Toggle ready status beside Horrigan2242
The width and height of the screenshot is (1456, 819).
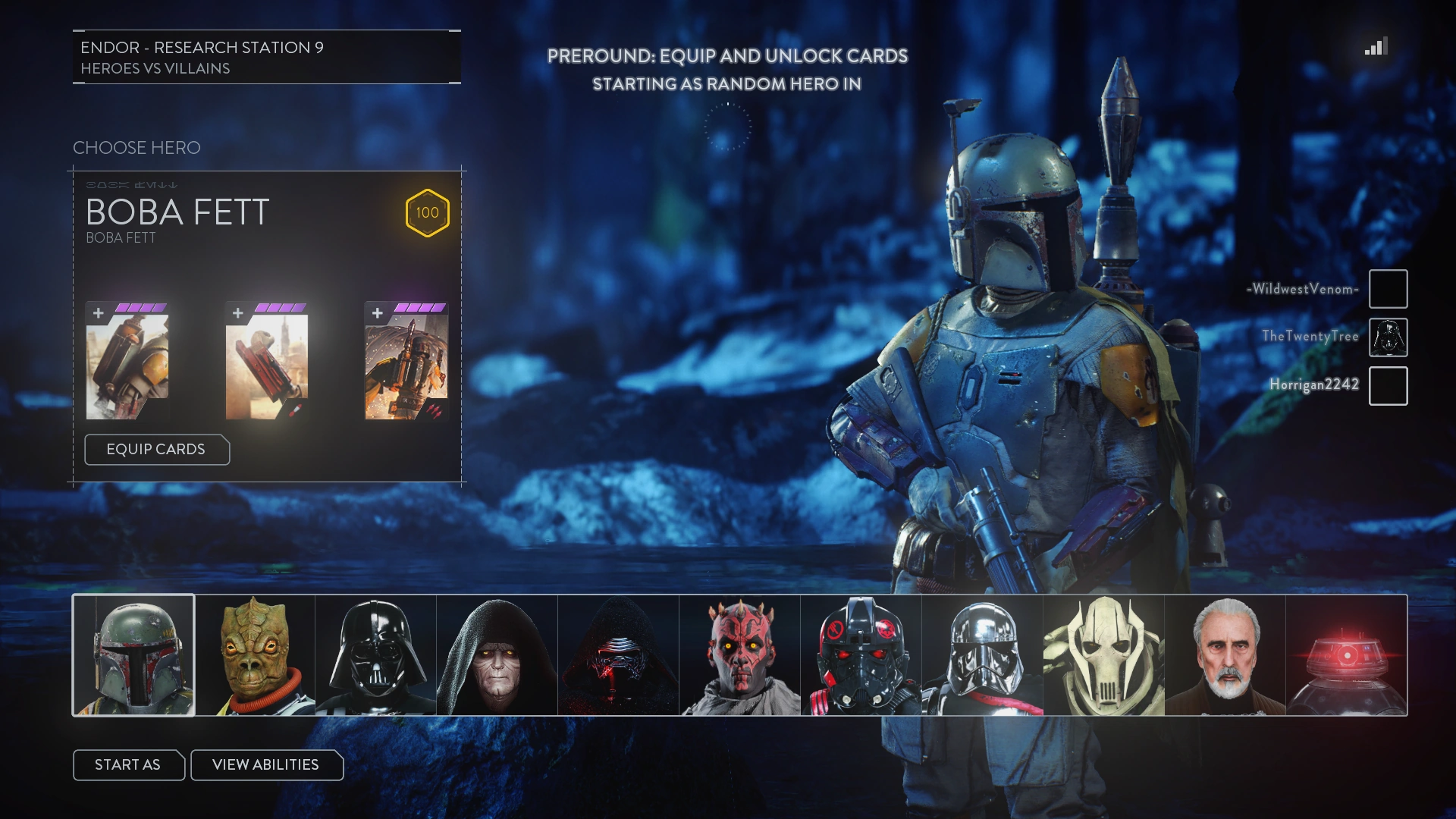[1389, 387]
